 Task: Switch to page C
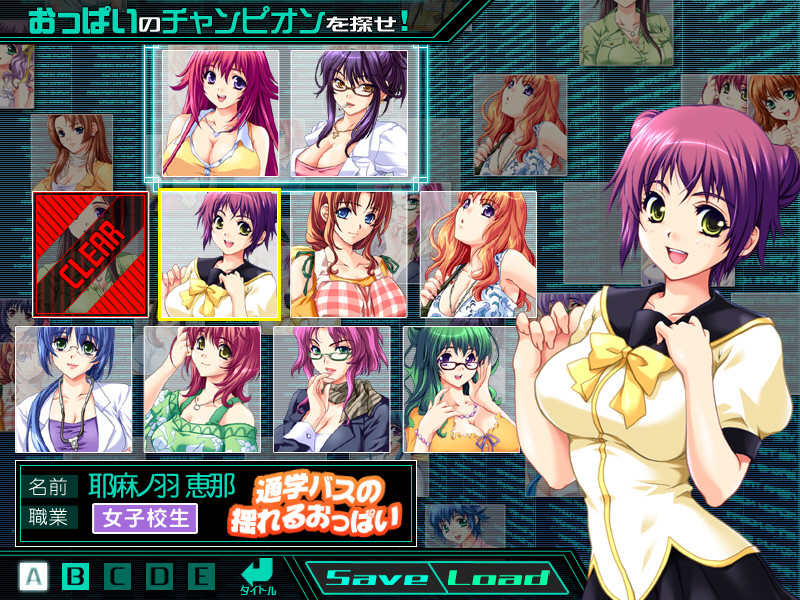118,576
